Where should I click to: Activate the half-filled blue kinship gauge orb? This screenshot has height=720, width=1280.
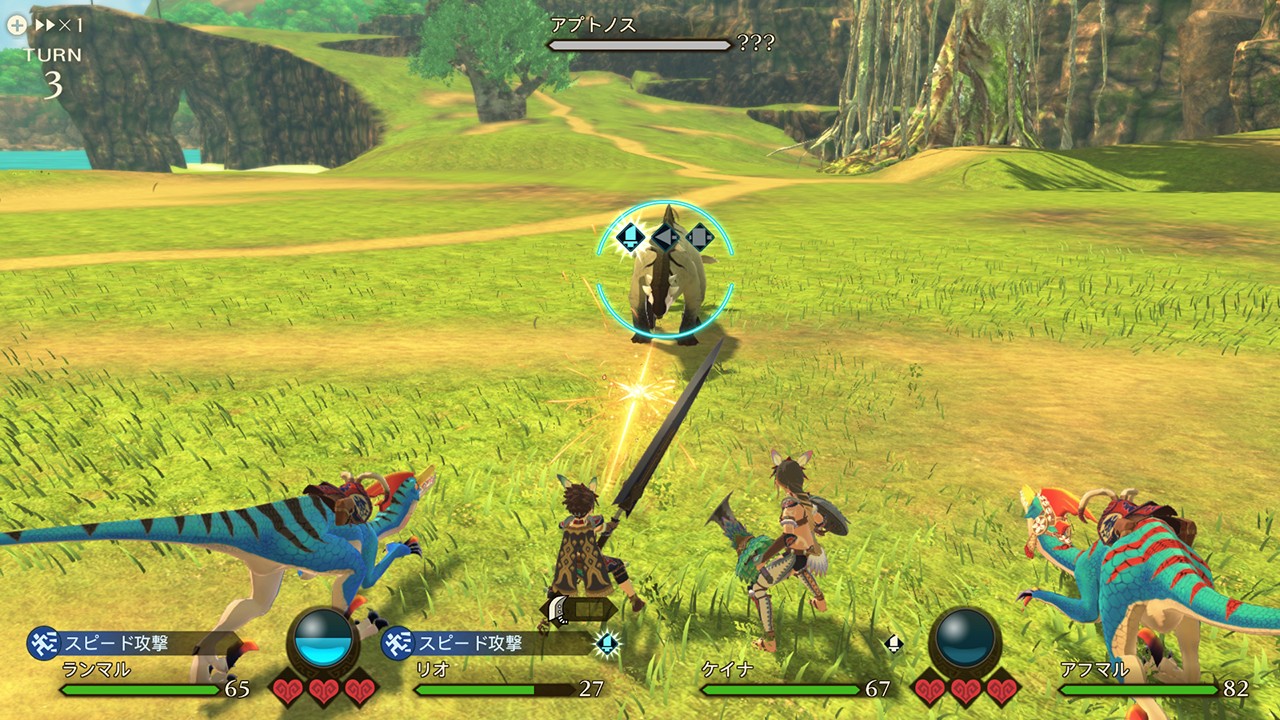tap(323, 639)
